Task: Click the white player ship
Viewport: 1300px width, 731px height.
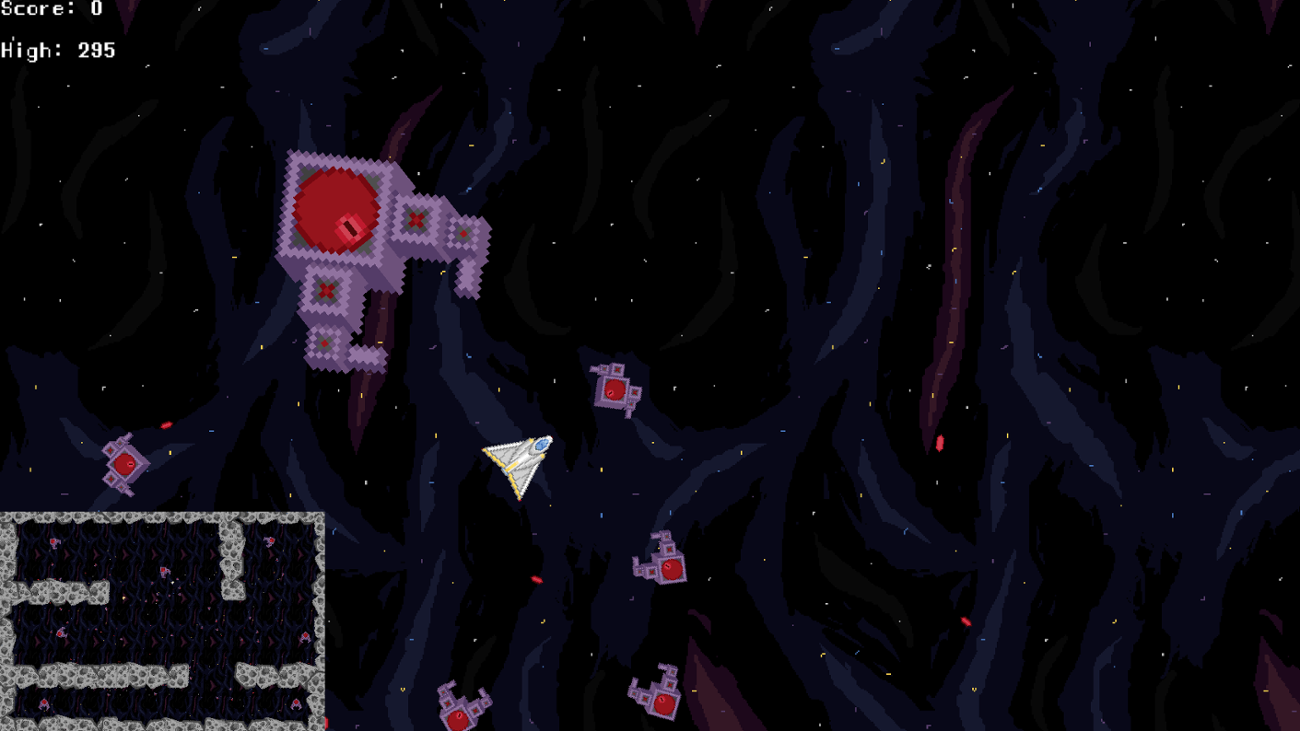Action: click(x=515, y=463)
